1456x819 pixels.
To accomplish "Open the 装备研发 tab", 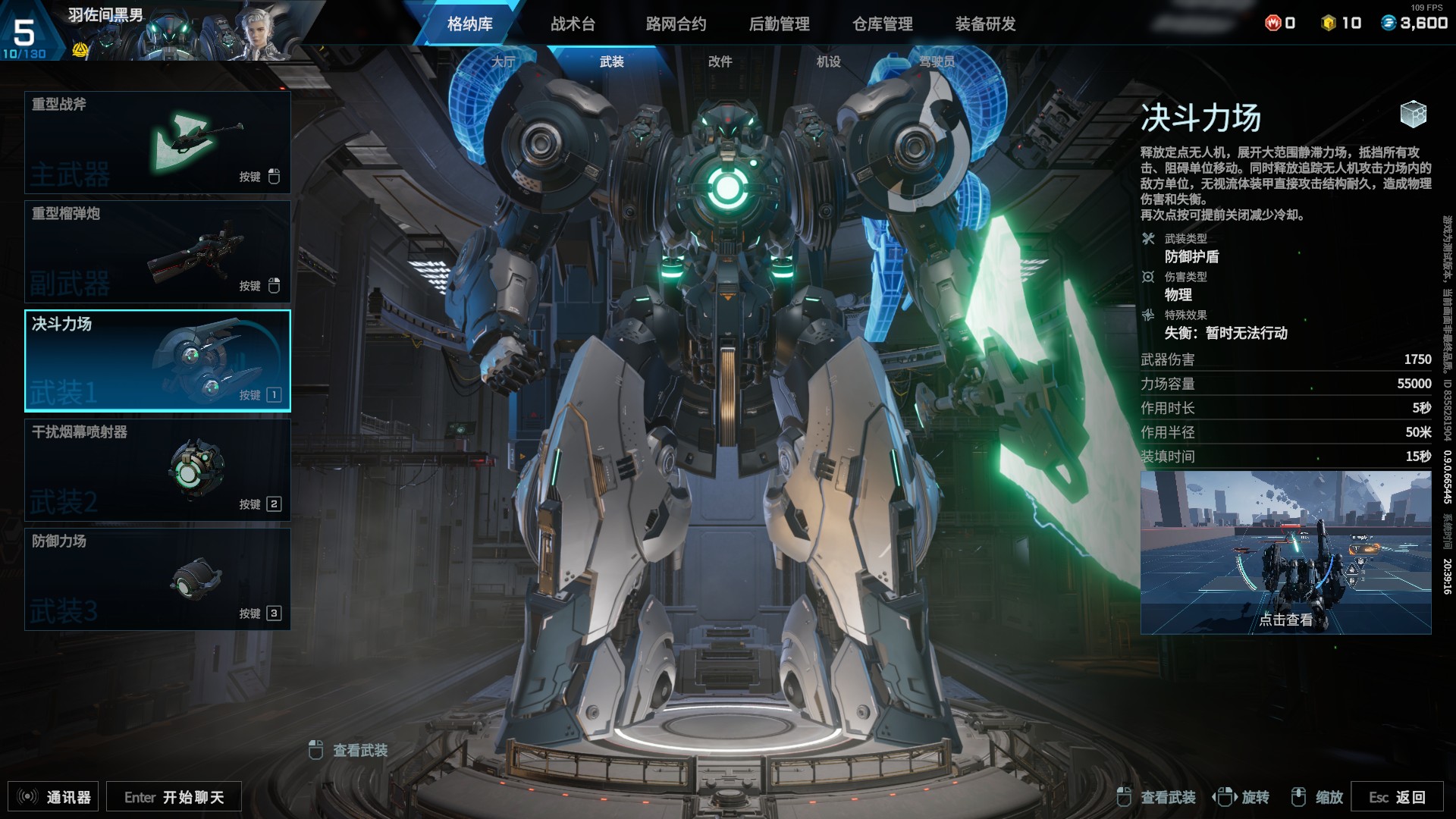I will click(985, 24).
